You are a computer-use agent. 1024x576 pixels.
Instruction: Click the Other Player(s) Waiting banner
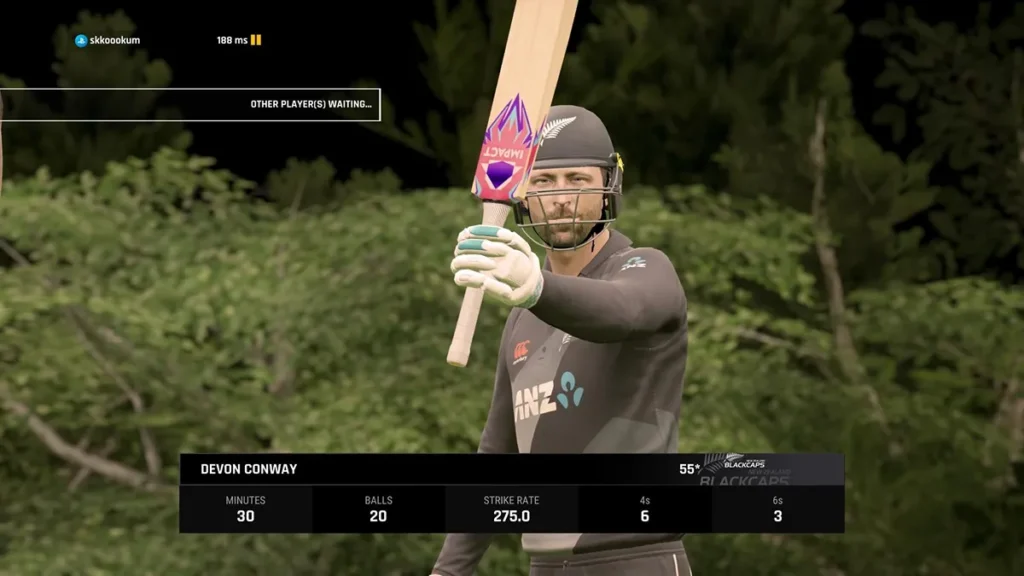coord(190,104)
